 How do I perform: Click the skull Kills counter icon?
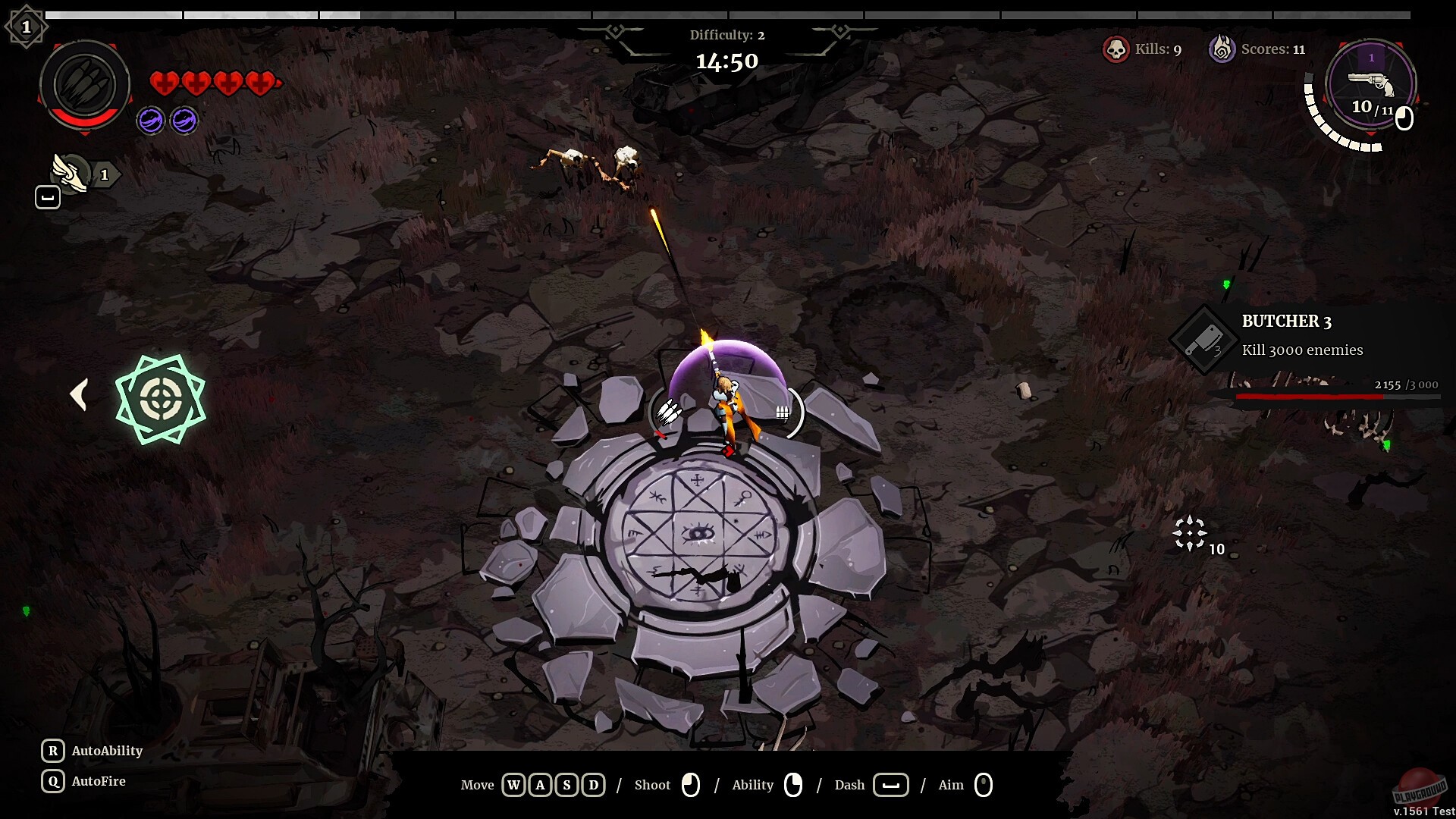(x=1116, y=49)
